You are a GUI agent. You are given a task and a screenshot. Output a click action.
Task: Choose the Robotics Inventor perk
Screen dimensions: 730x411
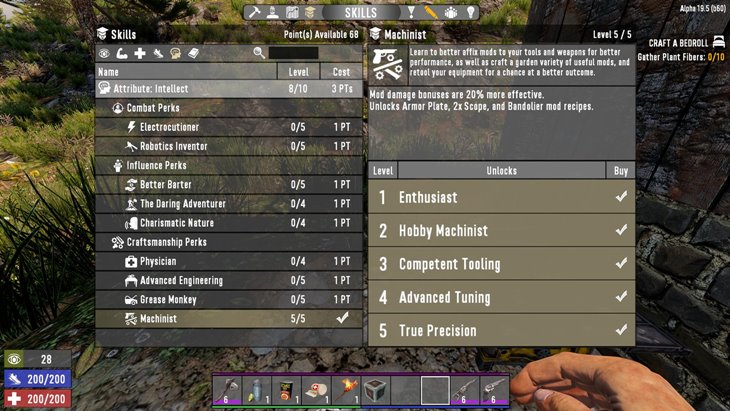tap(229, 146)
